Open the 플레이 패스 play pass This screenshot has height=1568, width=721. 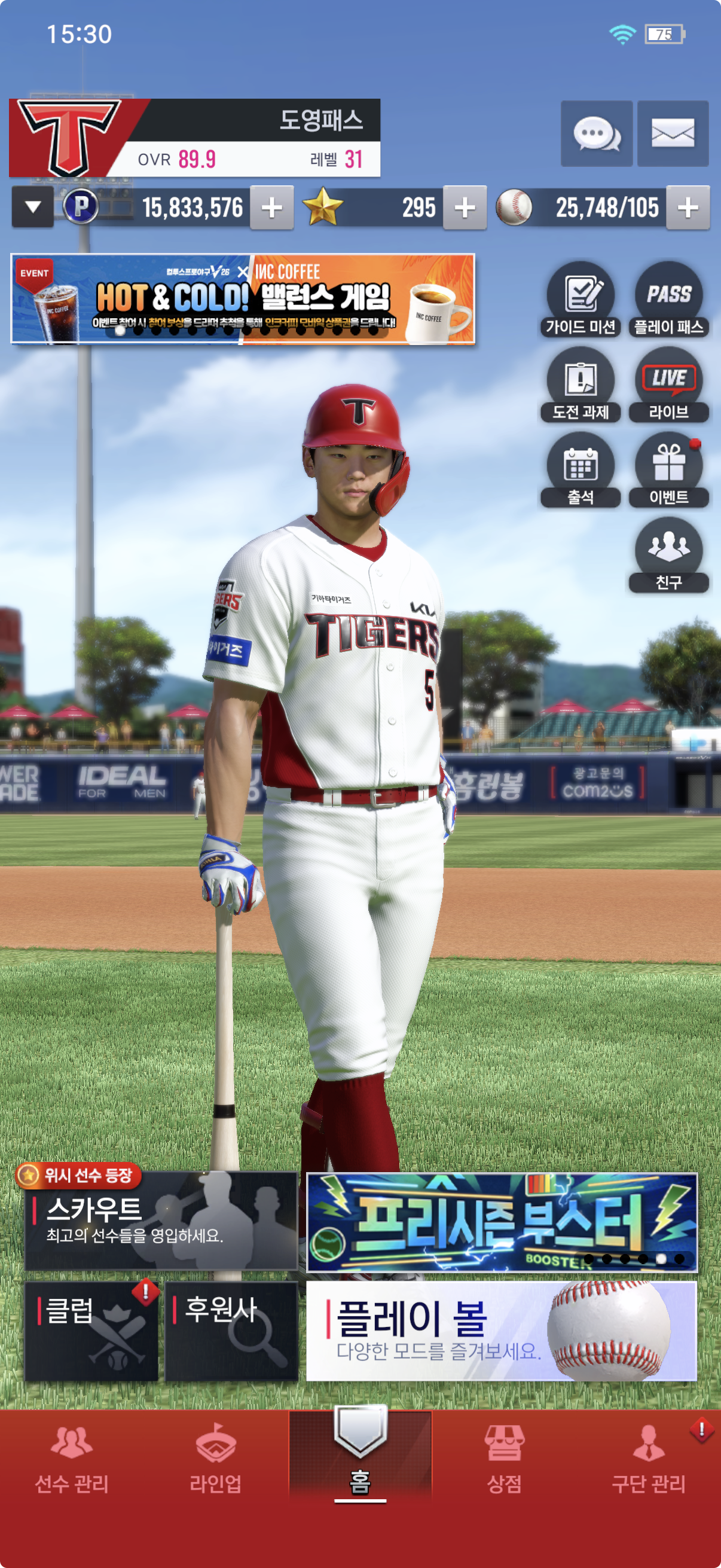tap(668, 299)
